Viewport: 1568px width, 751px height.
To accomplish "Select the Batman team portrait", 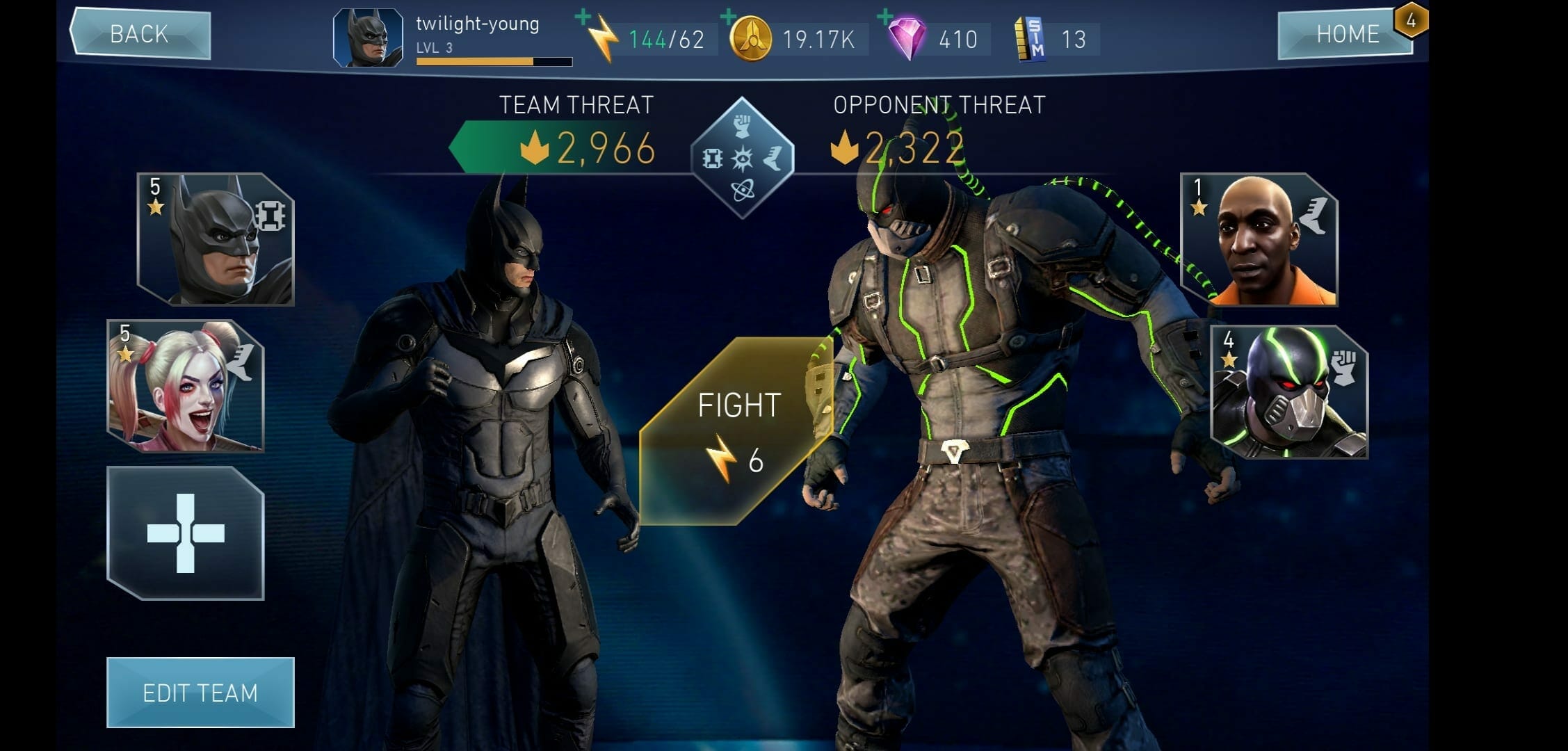I will tap(216, 239).
